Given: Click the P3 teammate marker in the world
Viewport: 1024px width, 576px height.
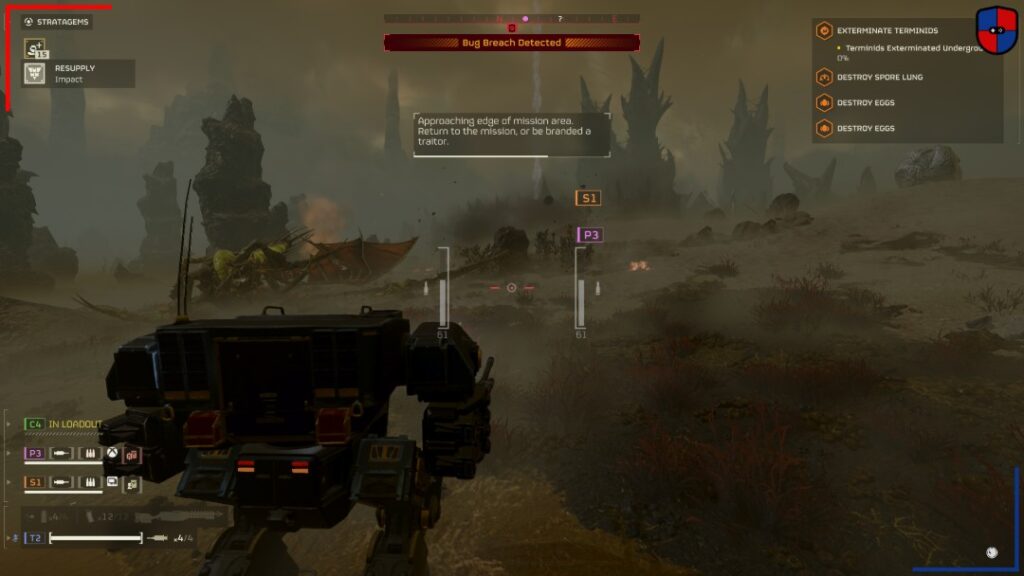Looking at the screenshot, I should [591, 235].
